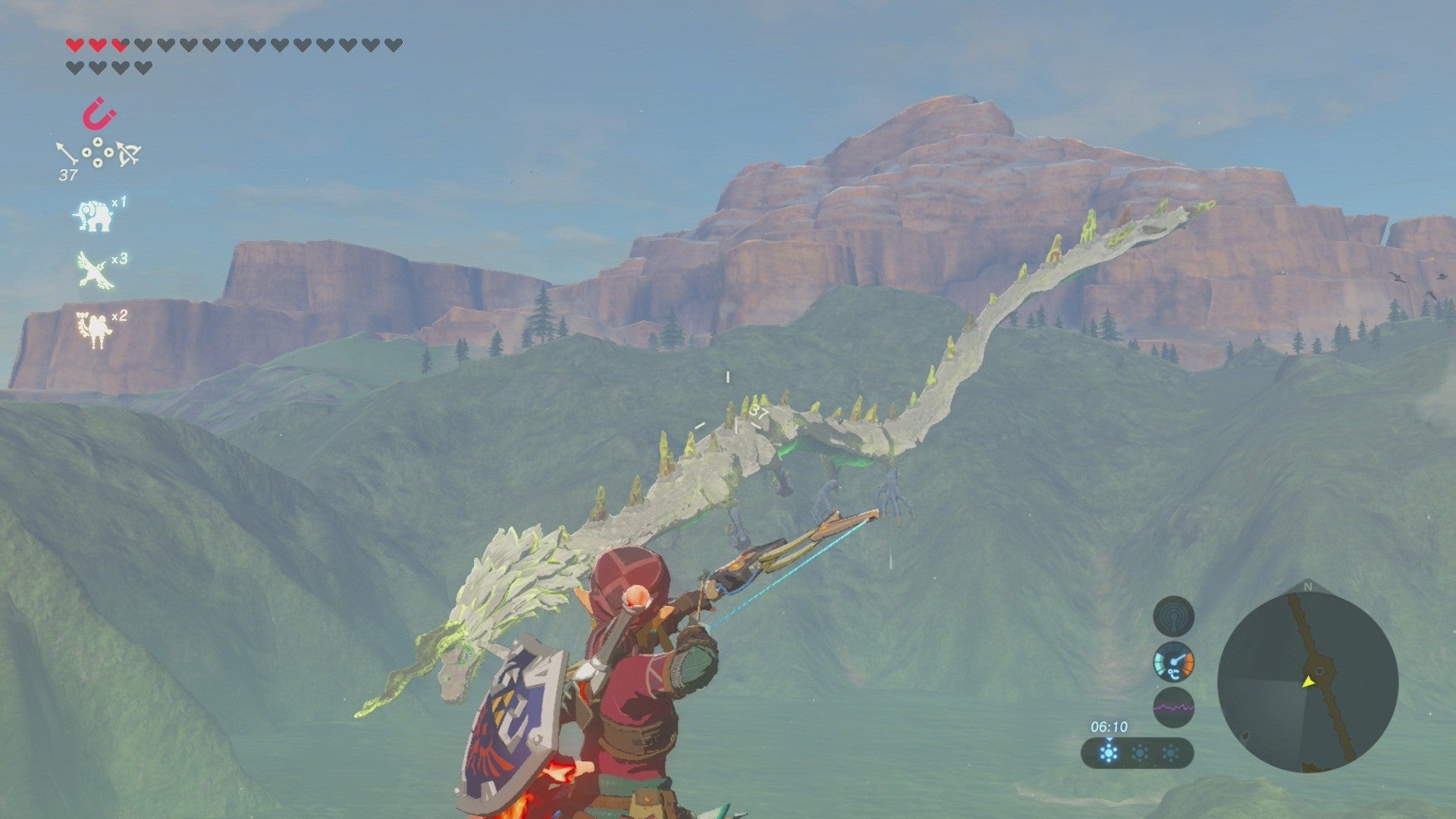Select the Vah Ruta elephant Divine Beast icon

click(93, 215)
